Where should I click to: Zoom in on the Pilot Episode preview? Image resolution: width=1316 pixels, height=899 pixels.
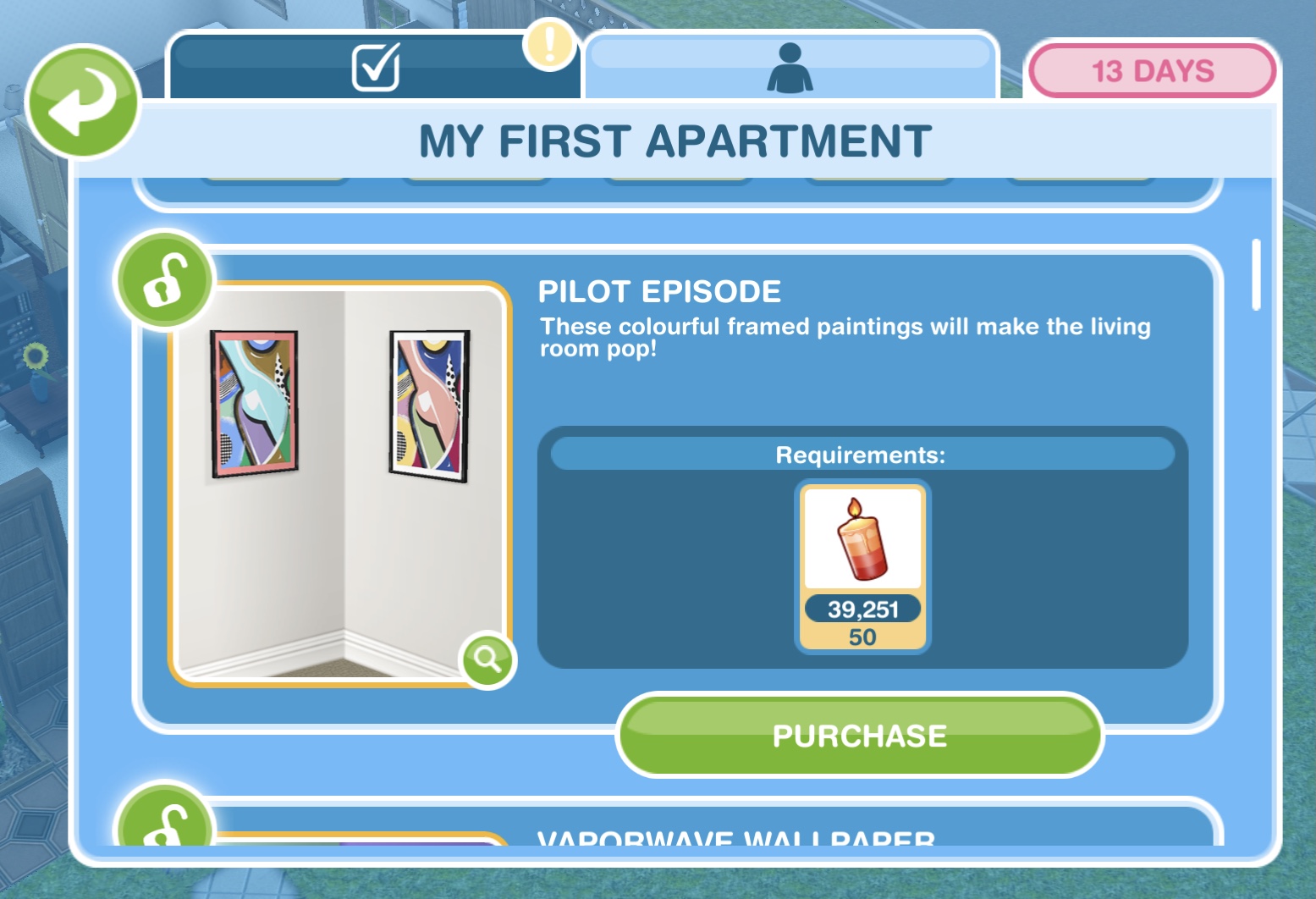(x=487, y=658)
